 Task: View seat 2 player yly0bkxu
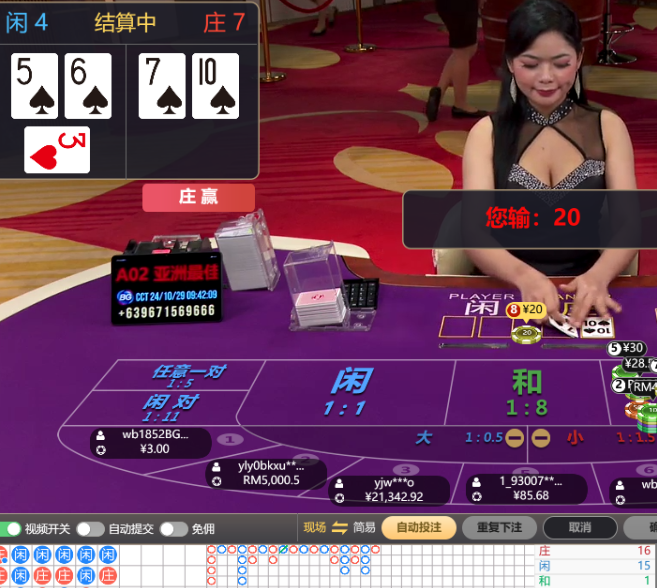coord(268,473)
